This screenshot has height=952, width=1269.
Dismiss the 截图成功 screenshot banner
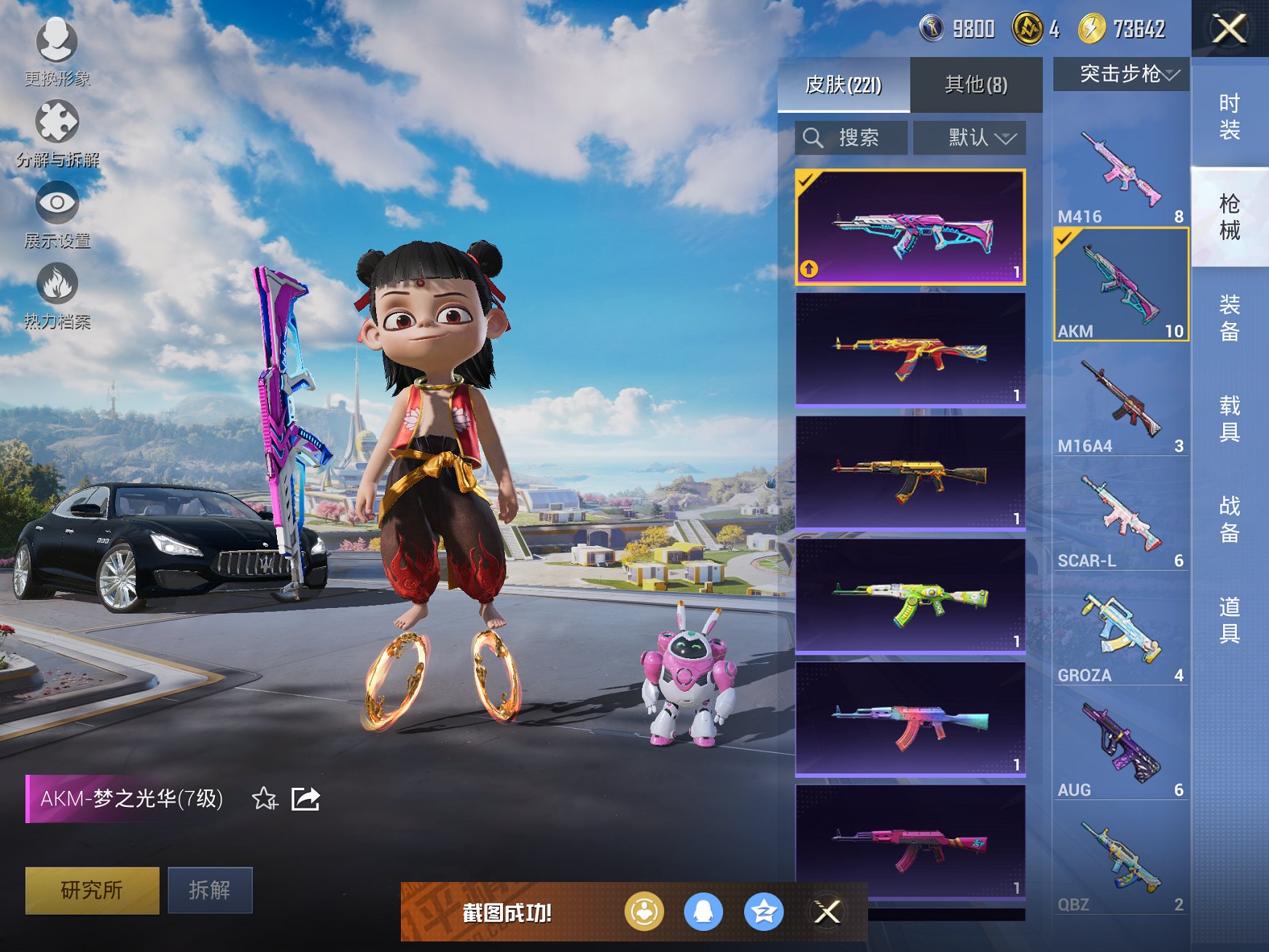pos(827,912)
